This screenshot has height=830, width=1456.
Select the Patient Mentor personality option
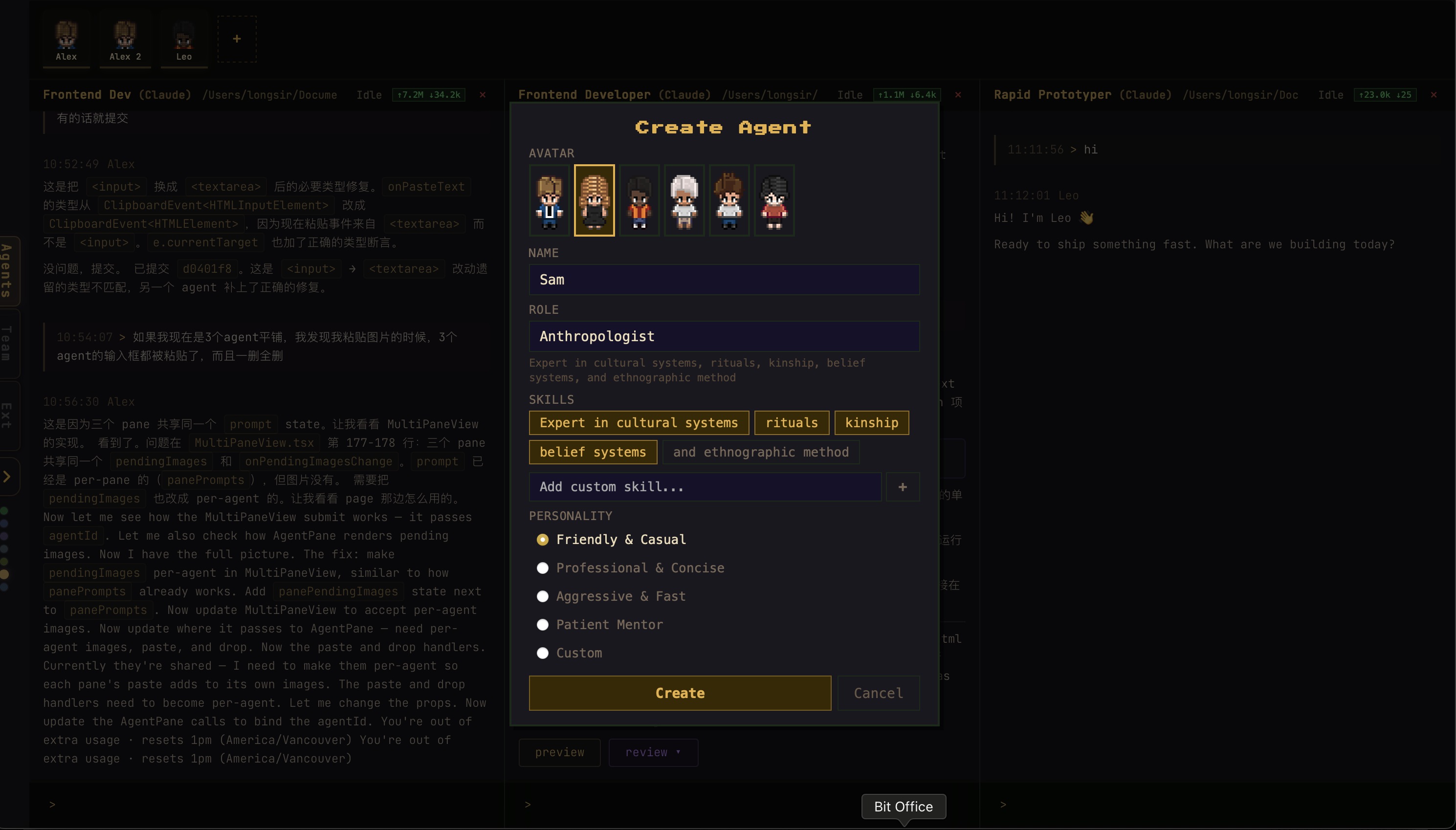[542, 624]
